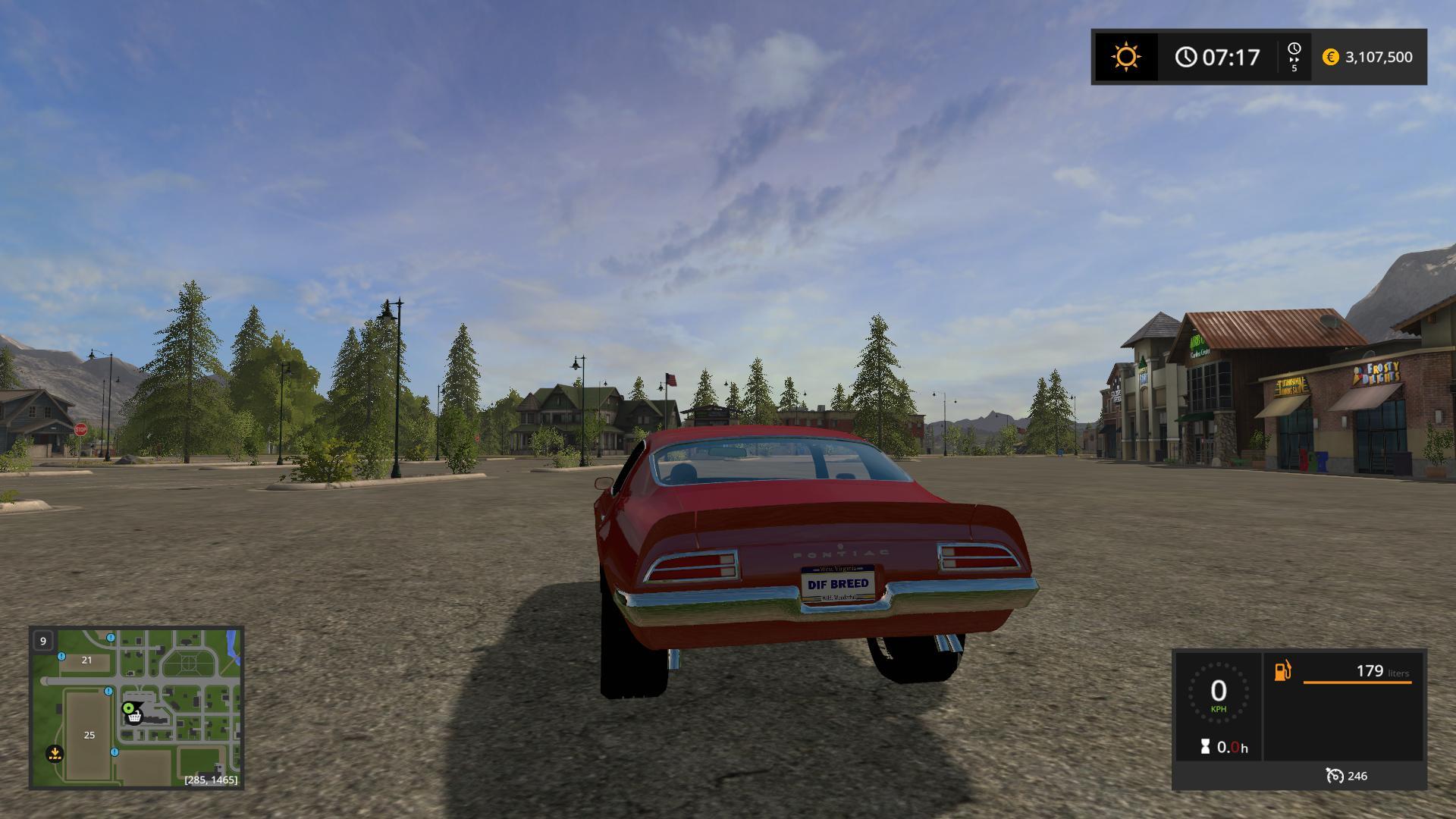Select field 21 on the minimap
The image size is (1456, 819).
pyautogui.click(x=86, y=661)
